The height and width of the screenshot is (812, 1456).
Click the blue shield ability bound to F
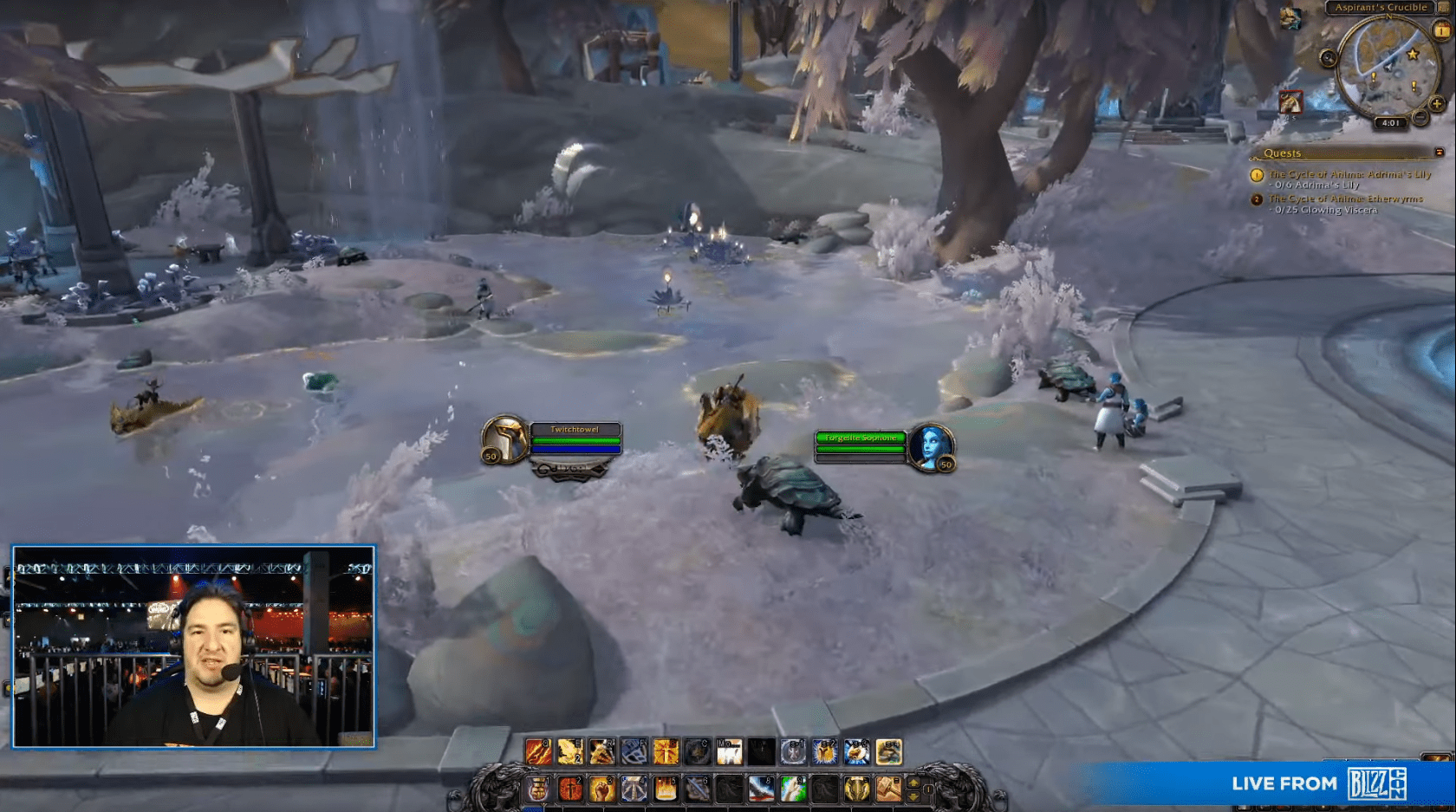pos(635,752)
